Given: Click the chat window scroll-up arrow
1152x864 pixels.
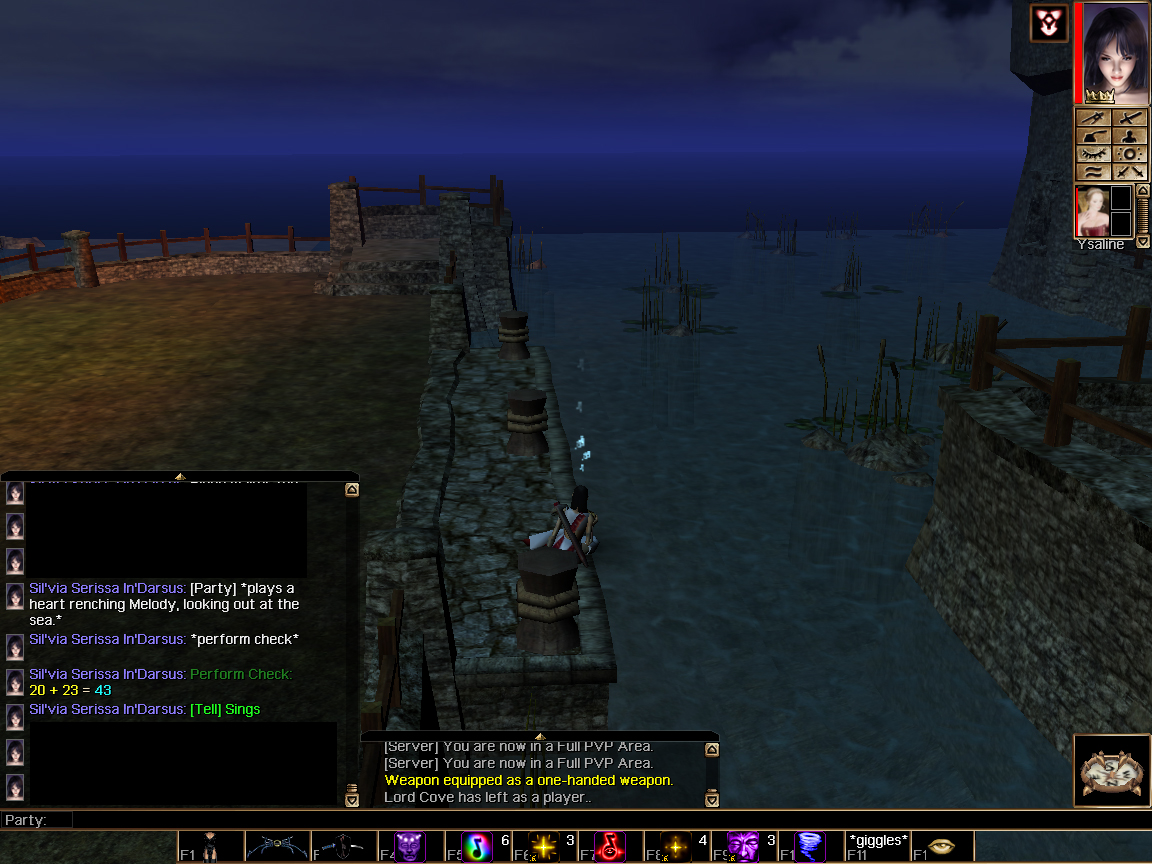Looking at the screenshot, I should 352,490.
